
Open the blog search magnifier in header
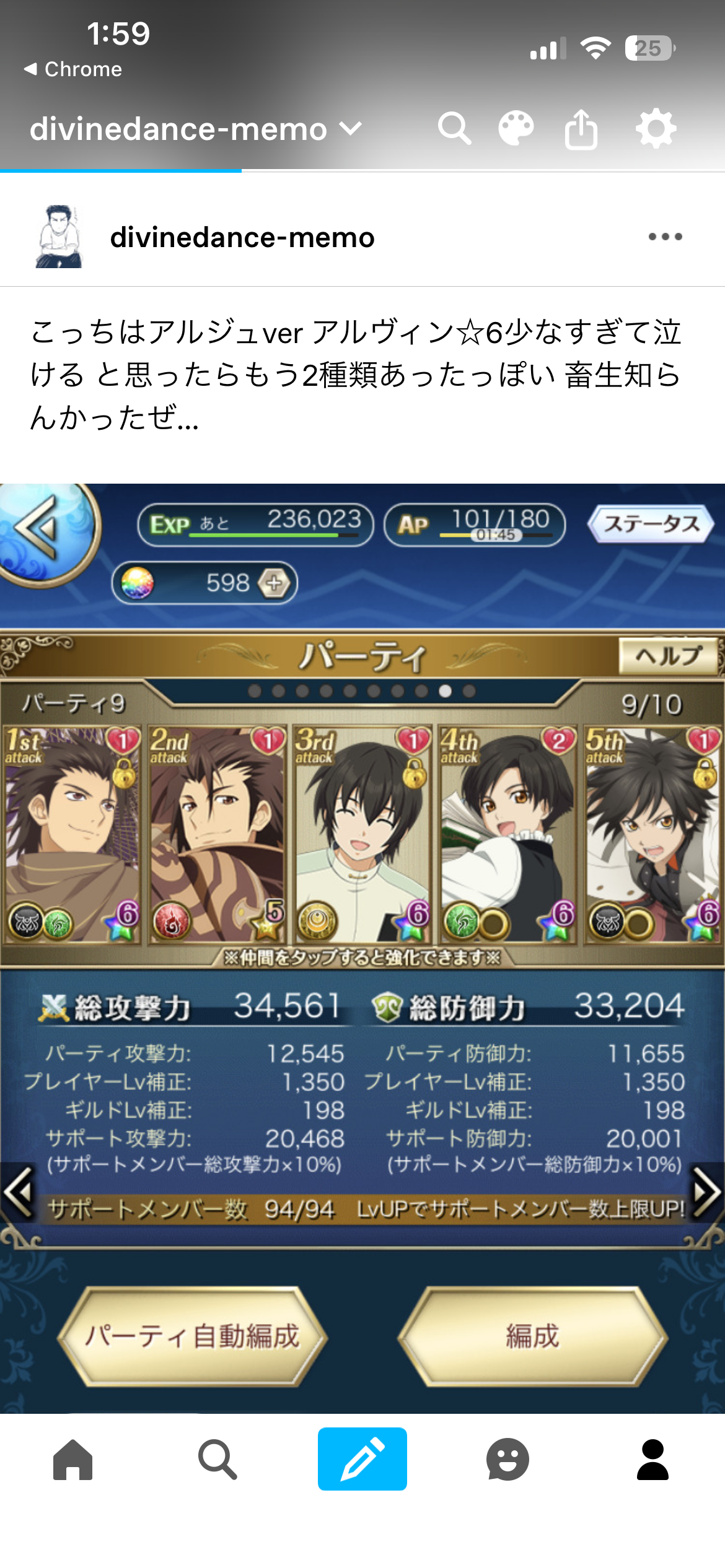[x=454, y=129]
